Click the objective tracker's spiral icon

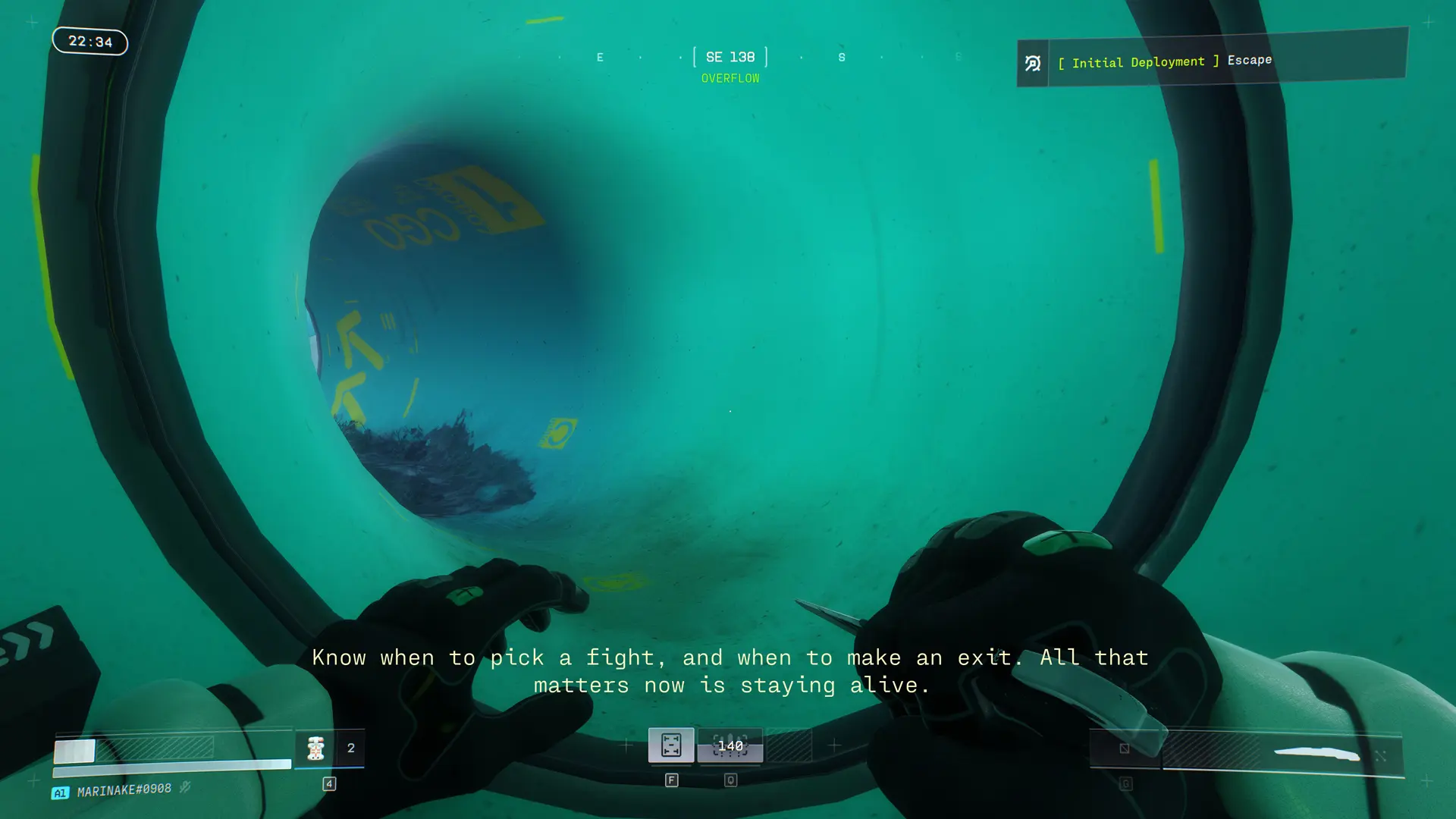click(x=1033, y=64)
